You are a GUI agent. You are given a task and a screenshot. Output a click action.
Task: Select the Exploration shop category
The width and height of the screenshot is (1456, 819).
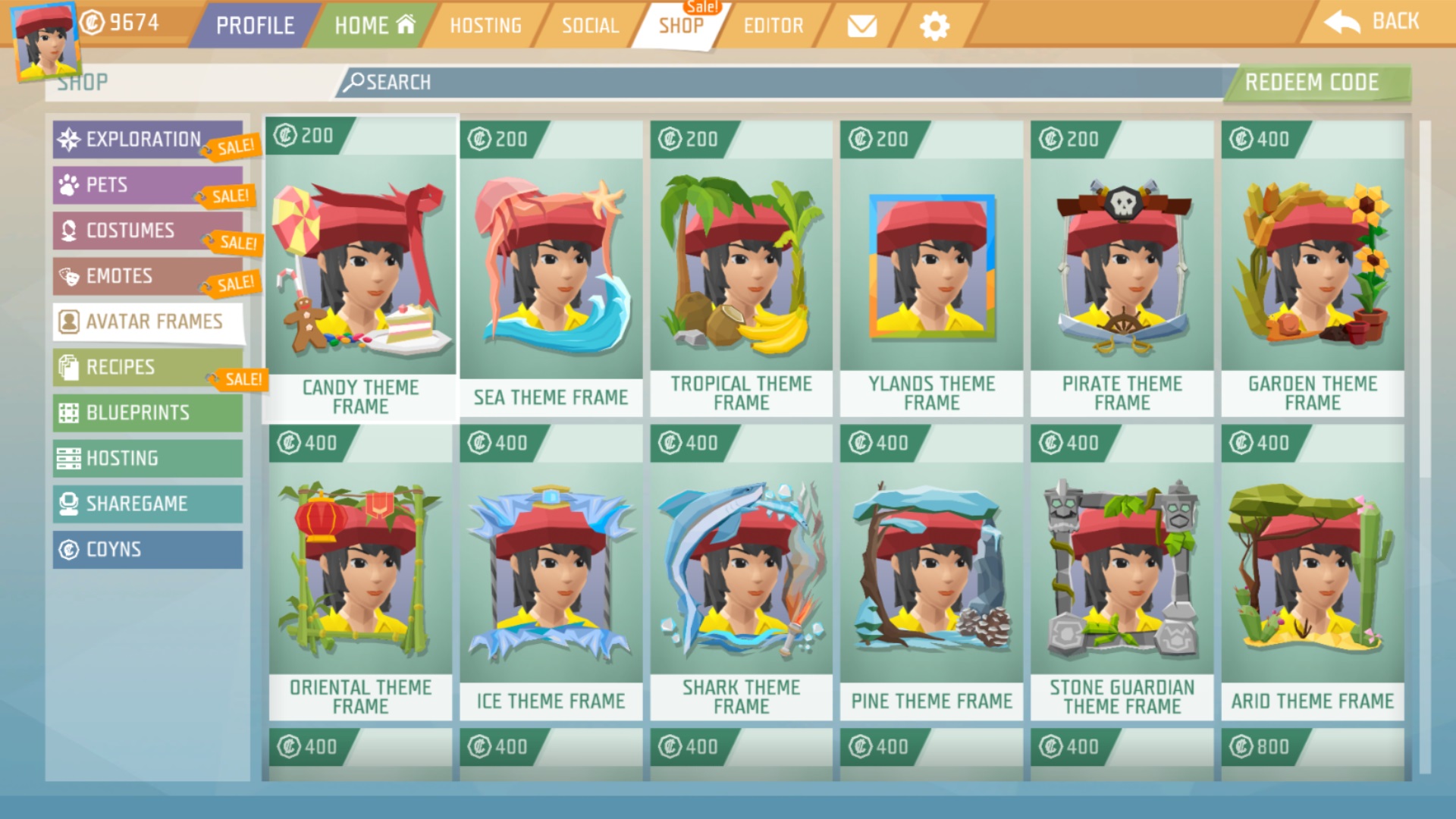[x=144, y=140]
